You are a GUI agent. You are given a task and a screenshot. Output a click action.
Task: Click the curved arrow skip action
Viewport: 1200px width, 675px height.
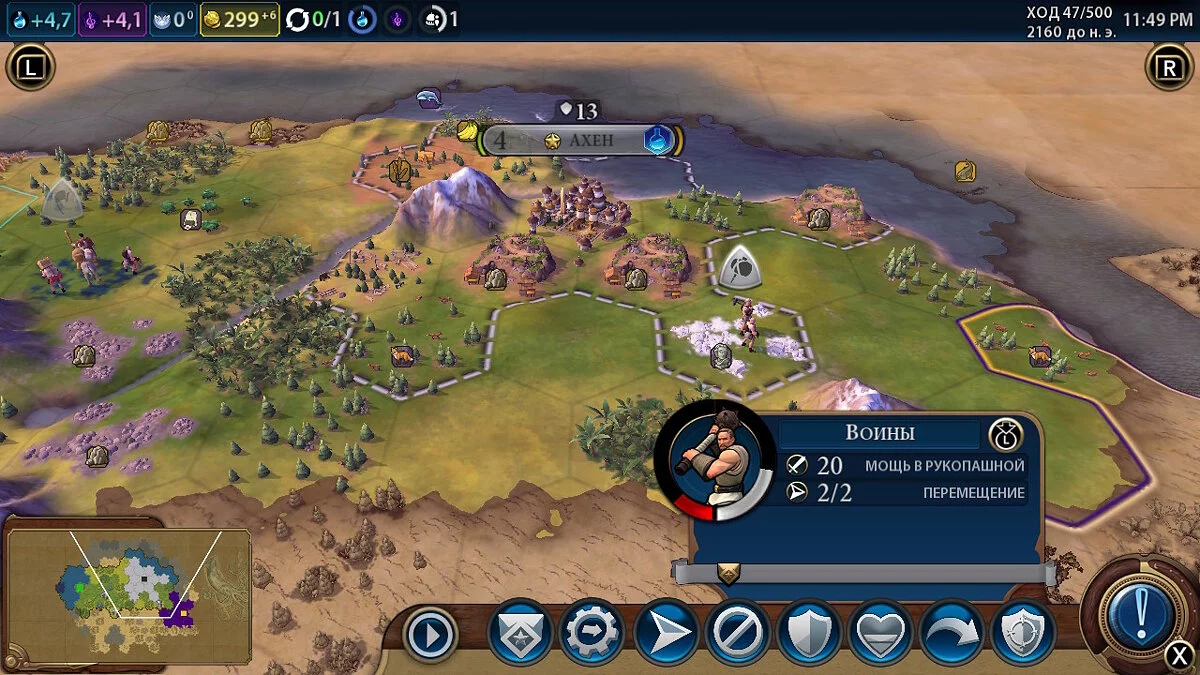[x=952, y=634]
